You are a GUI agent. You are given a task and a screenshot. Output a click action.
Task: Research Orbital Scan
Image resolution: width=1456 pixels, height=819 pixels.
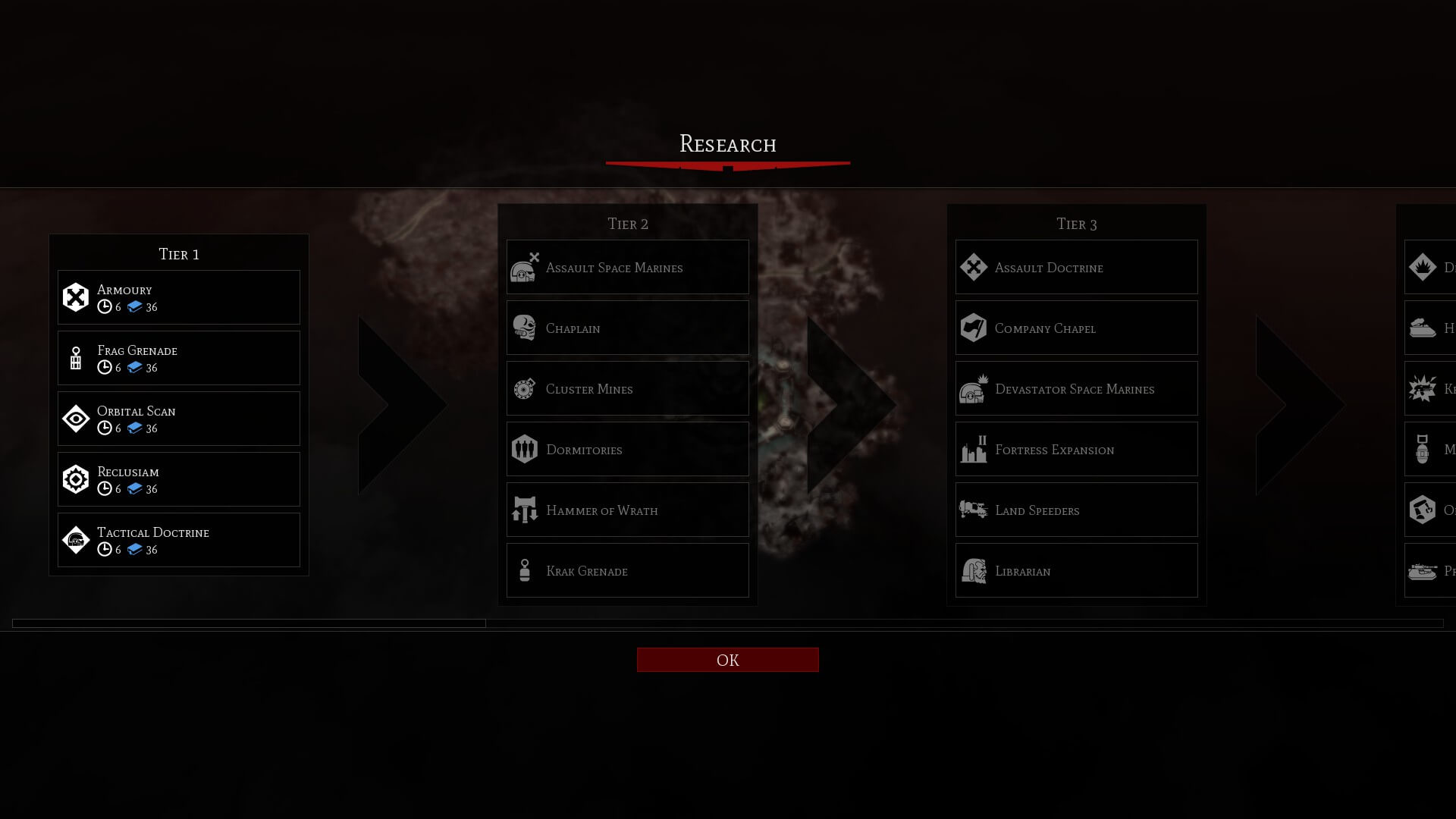[179, 419]
